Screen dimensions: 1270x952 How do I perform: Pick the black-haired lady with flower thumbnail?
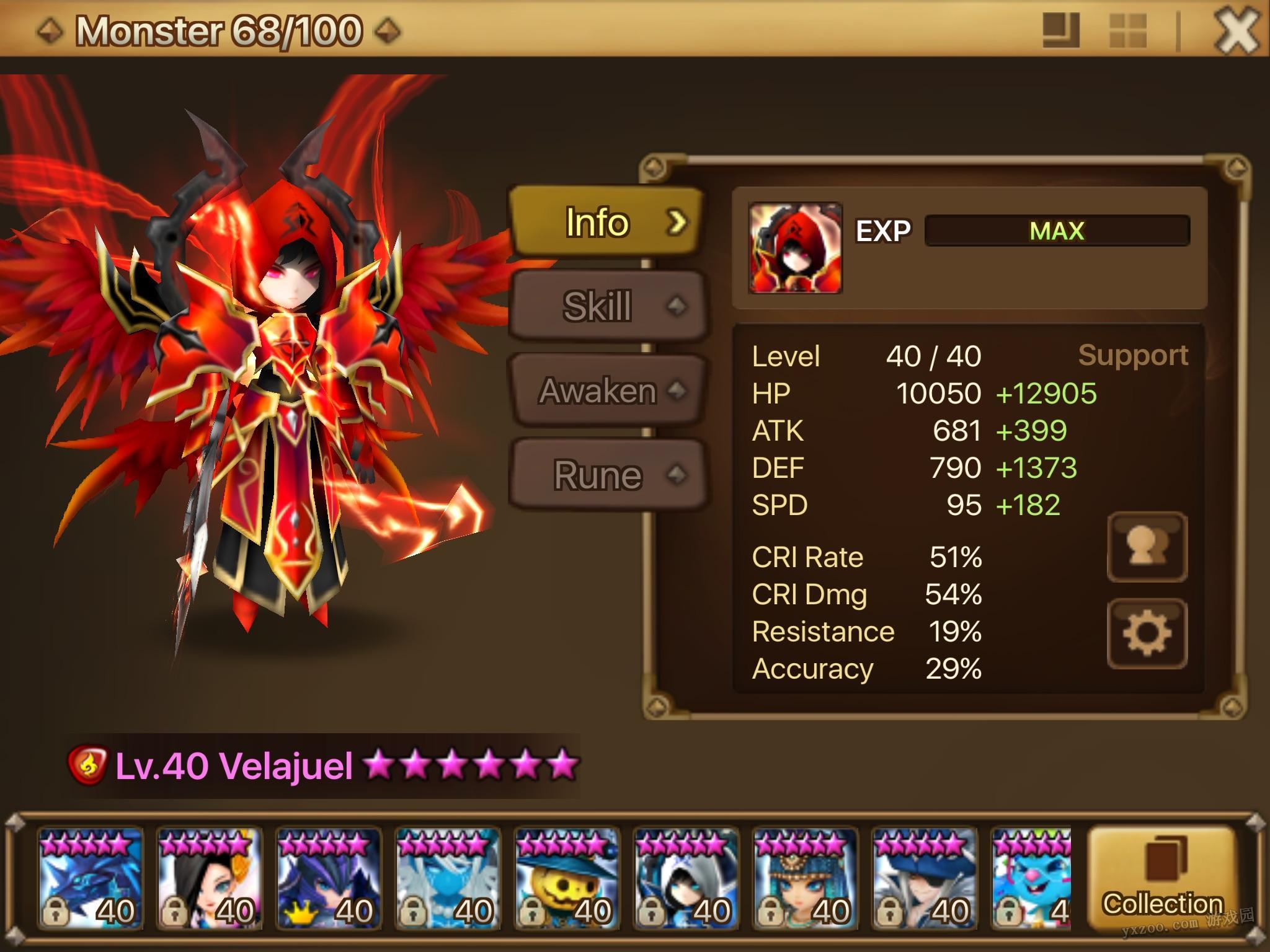210,878
